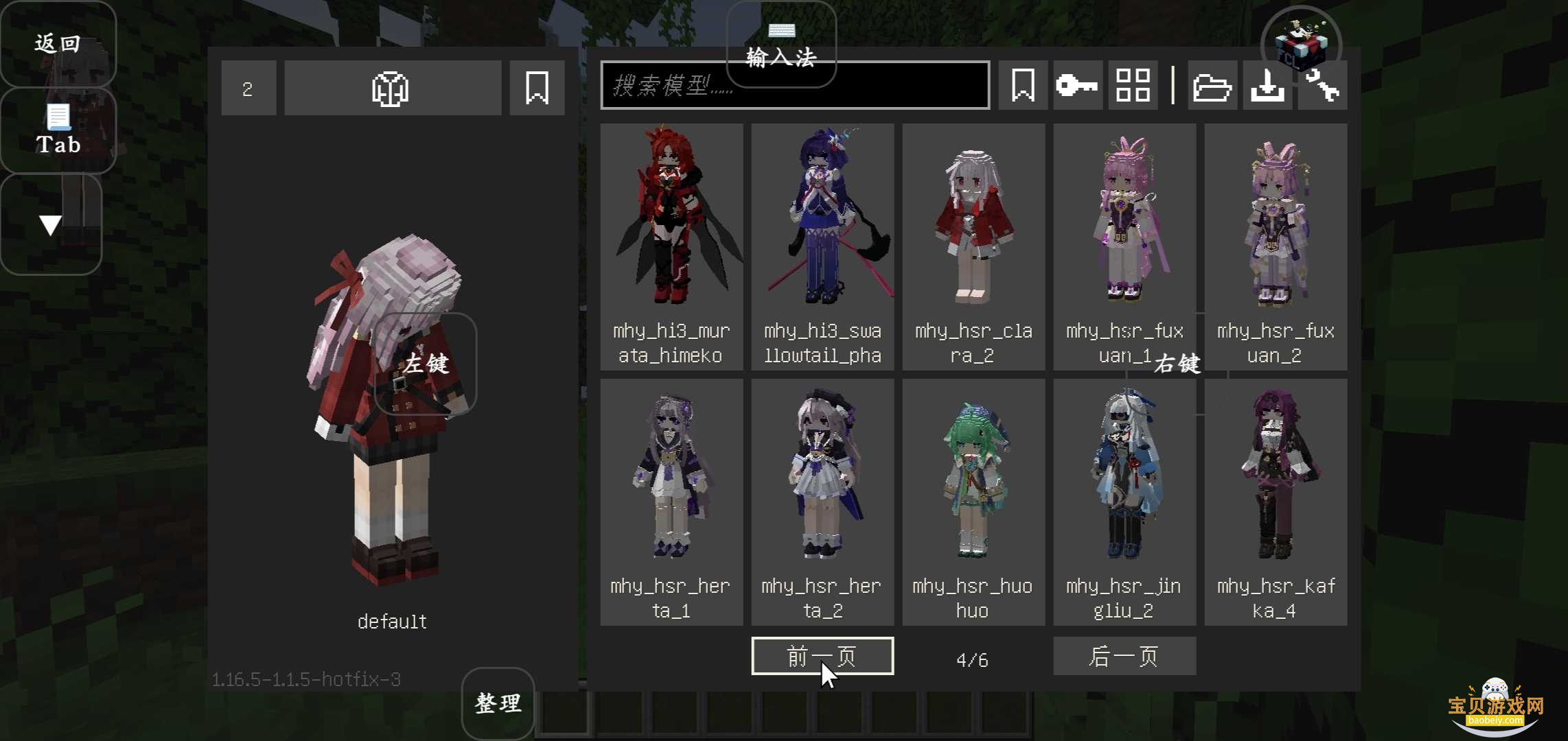
Task: Click the Tab page icon in the left sidebar
Action: pyautogui.click(x=57, y=118)
